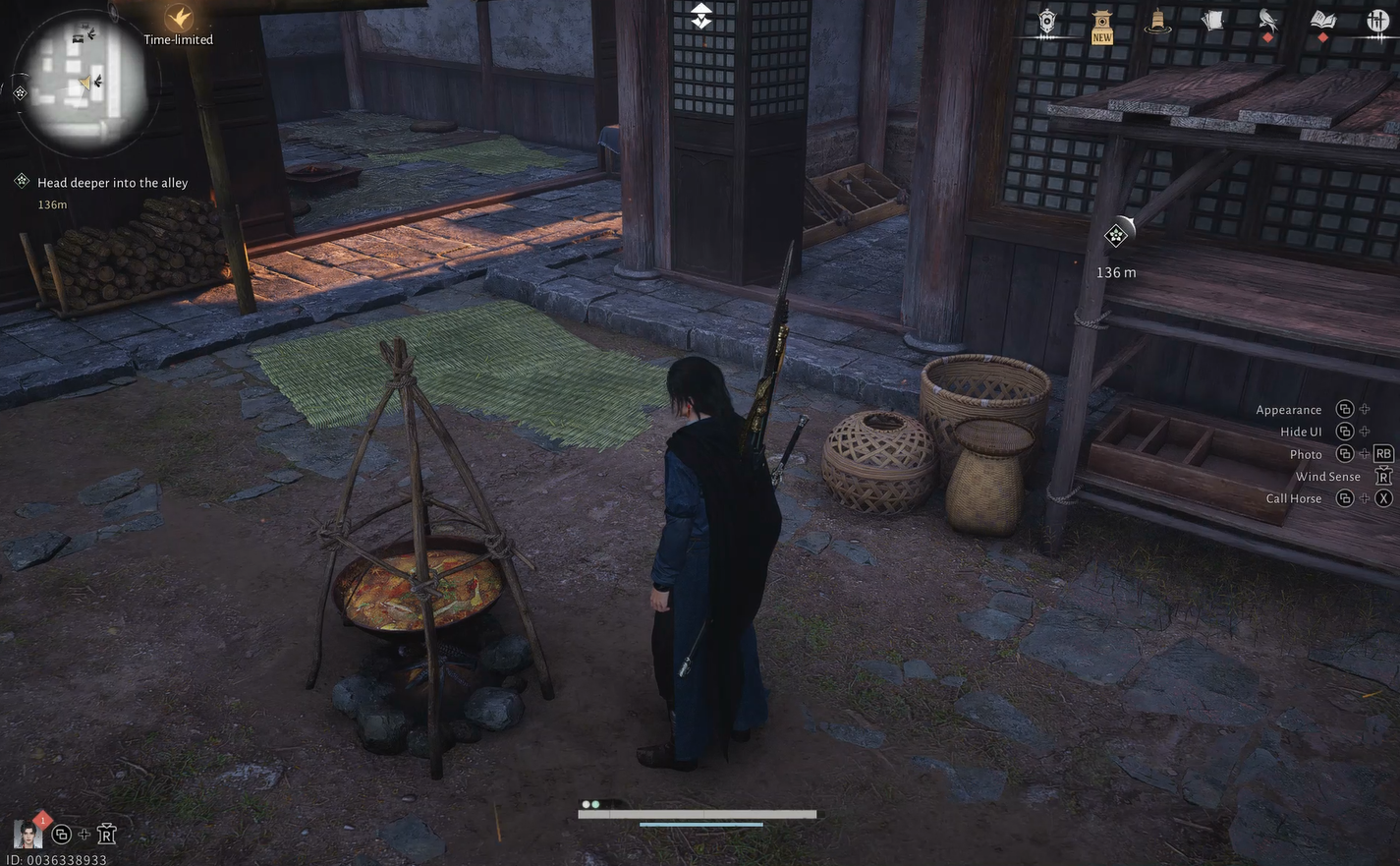Screen dimensions: 1400x866
Task: Open the golden bell icon
Action: click(x=1157, y=22)
